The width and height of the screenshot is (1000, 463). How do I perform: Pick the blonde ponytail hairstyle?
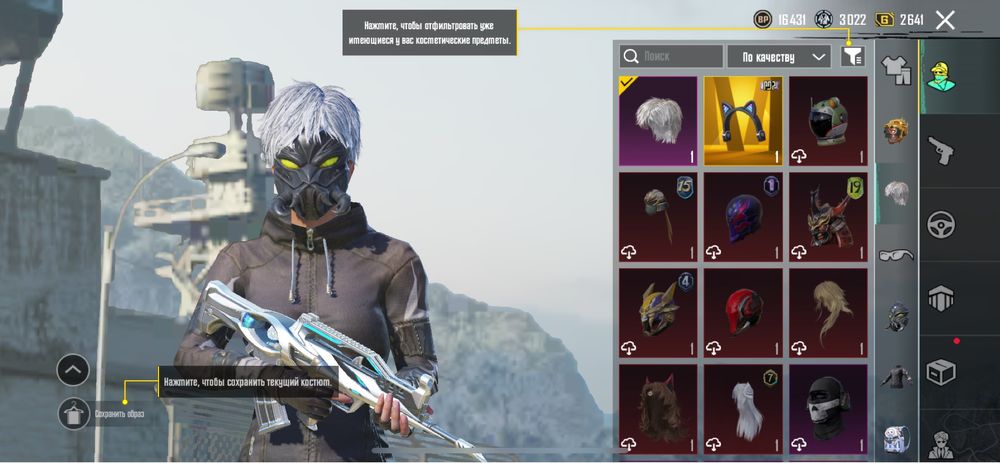(x=828, y=312)
